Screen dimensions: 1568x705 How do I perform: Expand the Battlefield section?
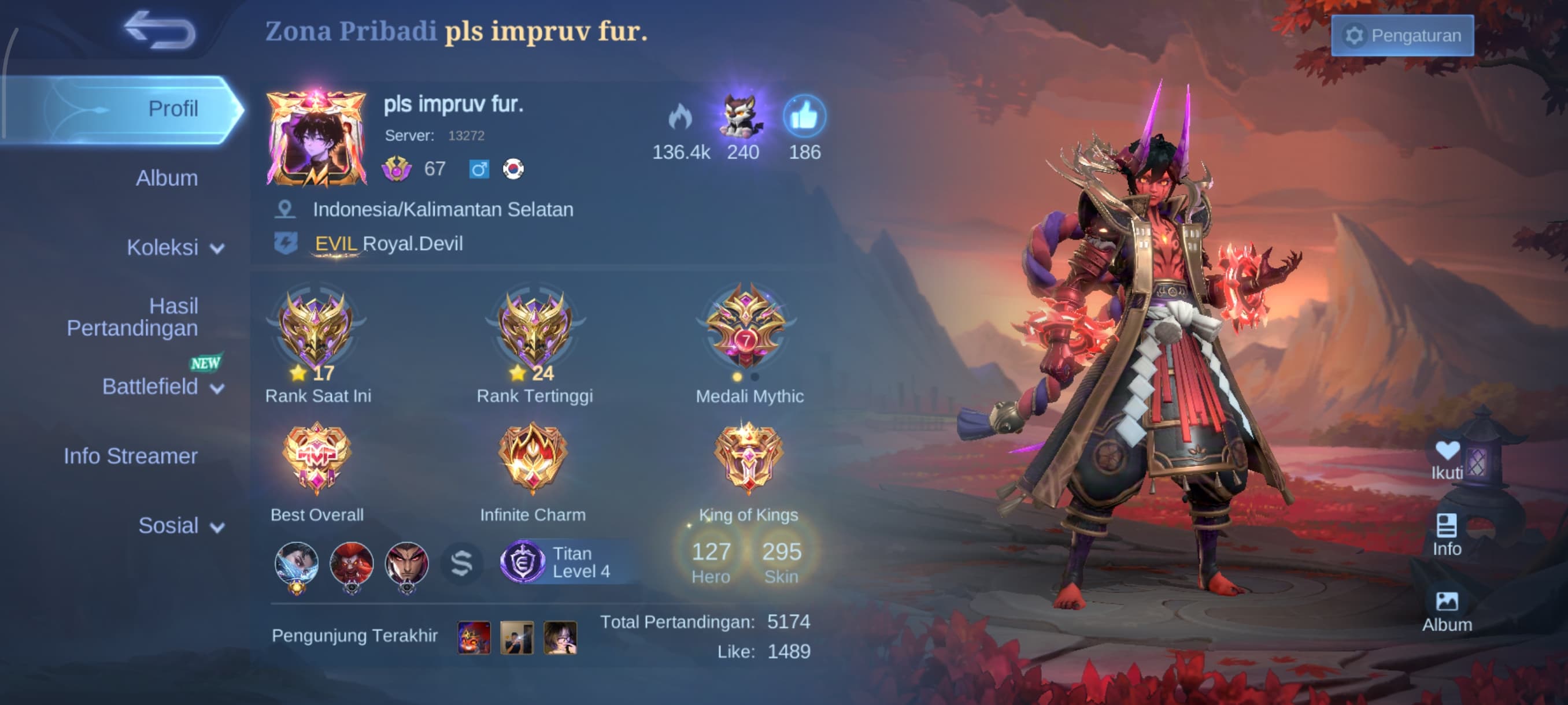pos(162,386)
